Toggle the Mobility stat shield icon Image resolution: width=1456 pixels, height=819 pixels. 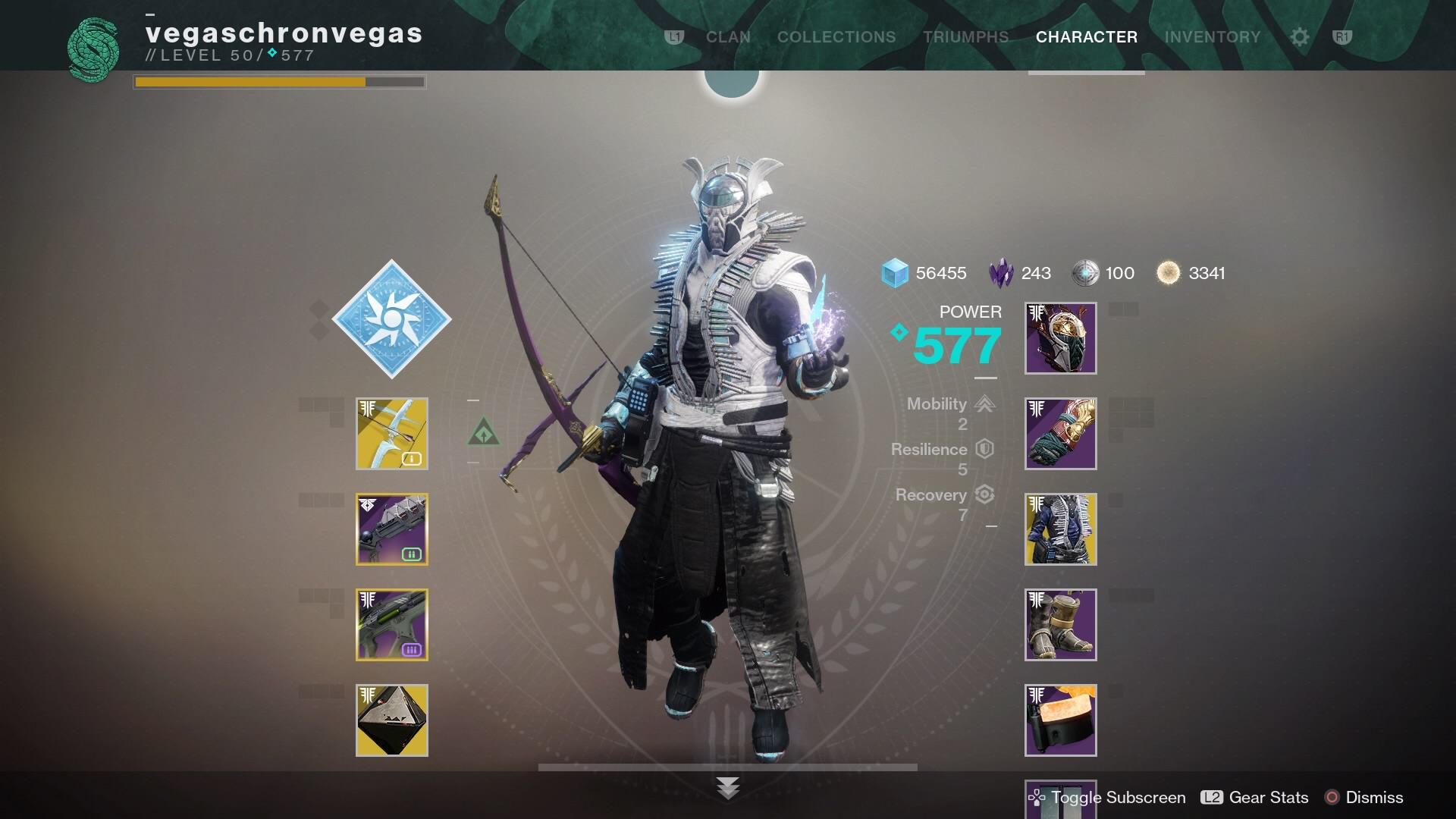point(984,404)
